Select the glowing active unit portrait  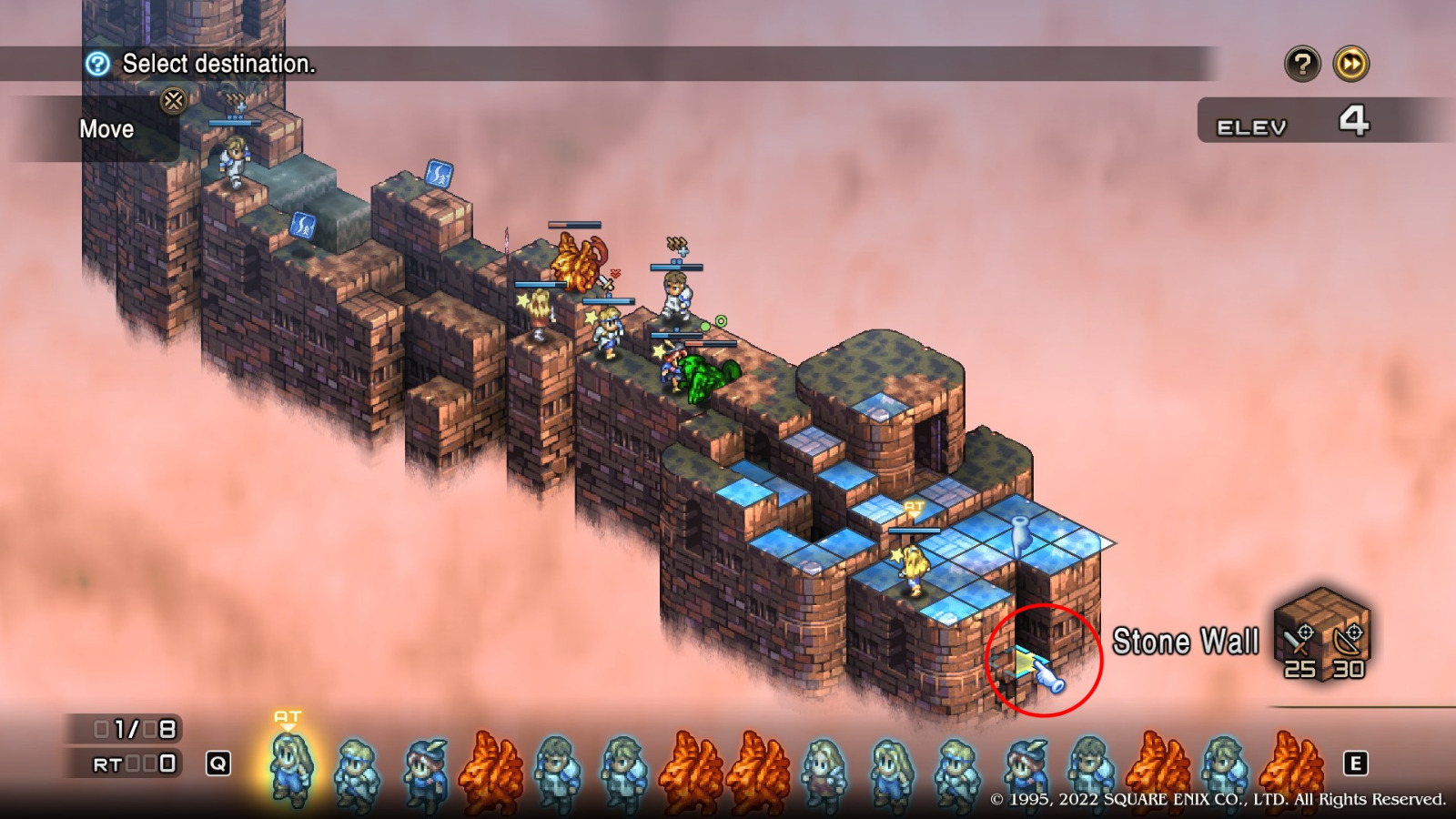pyautogui.click(x=288, y=764)
